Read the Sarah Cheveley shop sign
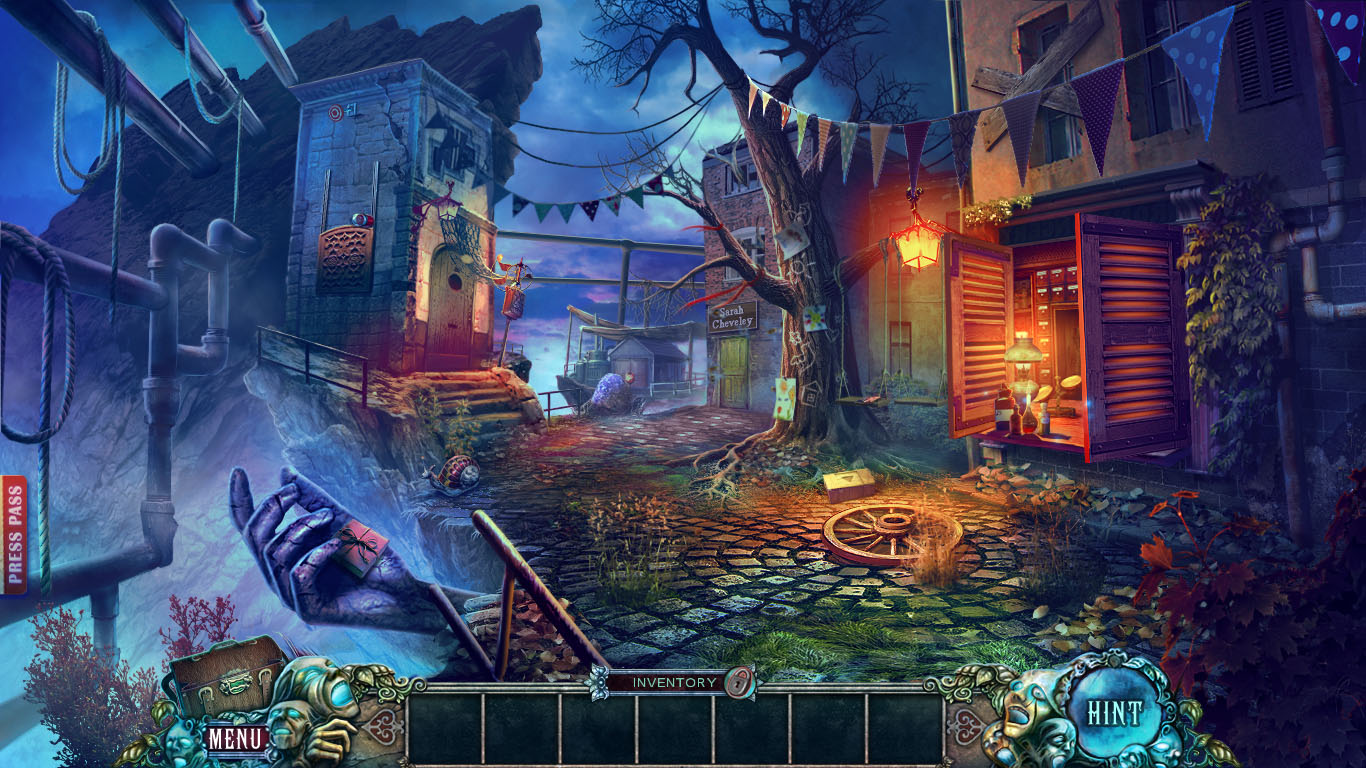This screenshot has width=1366, height=768. click(731, 319)
